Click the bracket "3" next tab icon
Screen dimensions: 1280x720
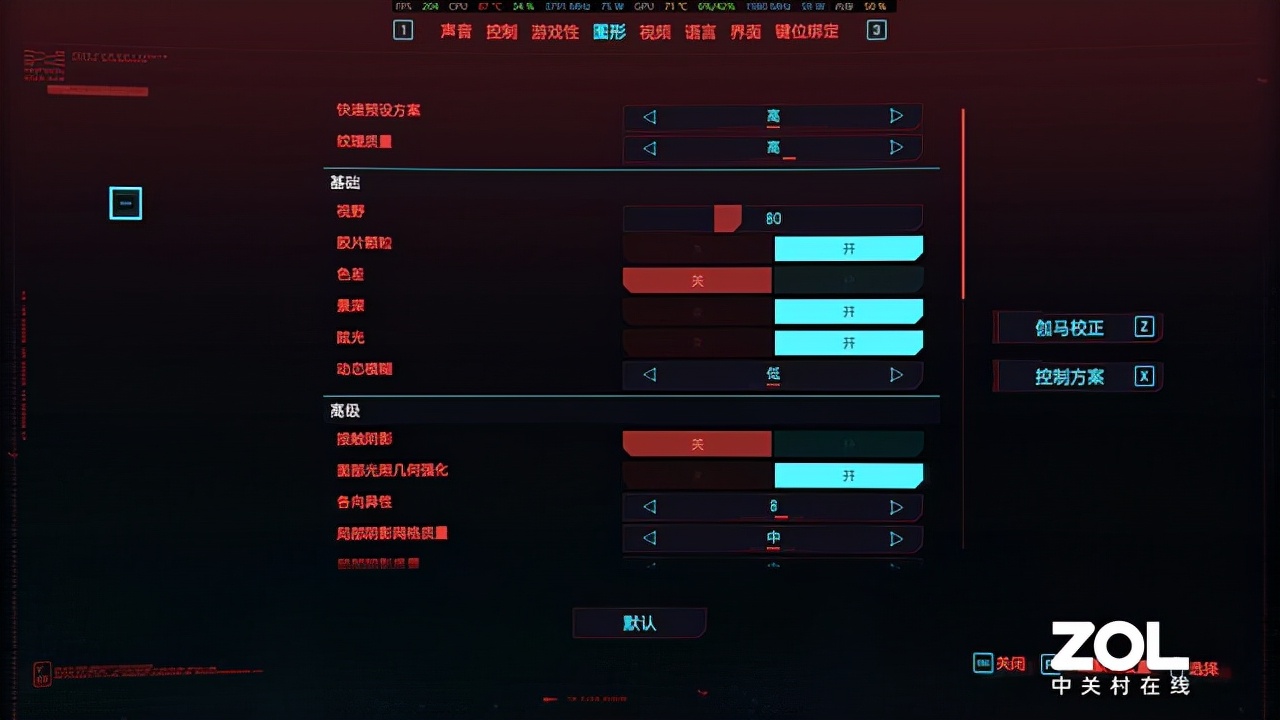click(876, 31)
